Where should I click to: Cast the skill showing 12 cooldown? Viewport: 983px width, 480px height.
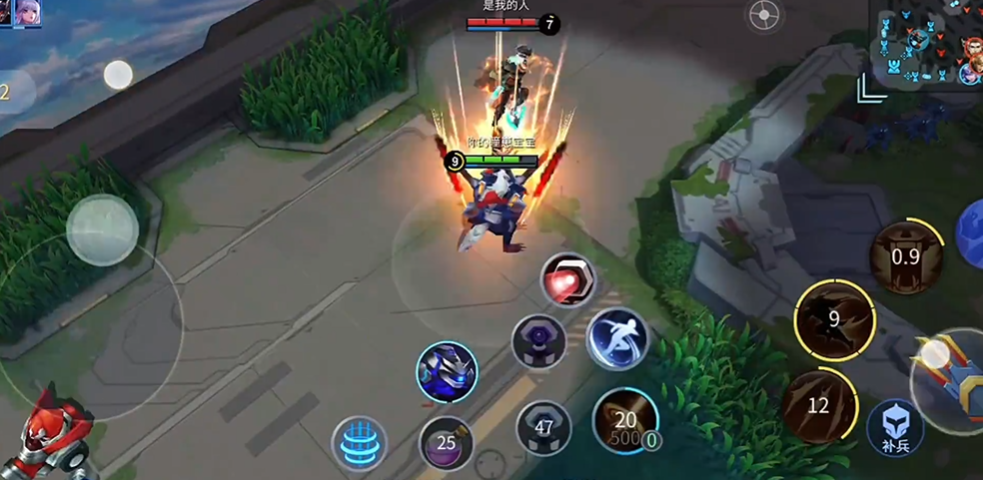coord(819,405)
